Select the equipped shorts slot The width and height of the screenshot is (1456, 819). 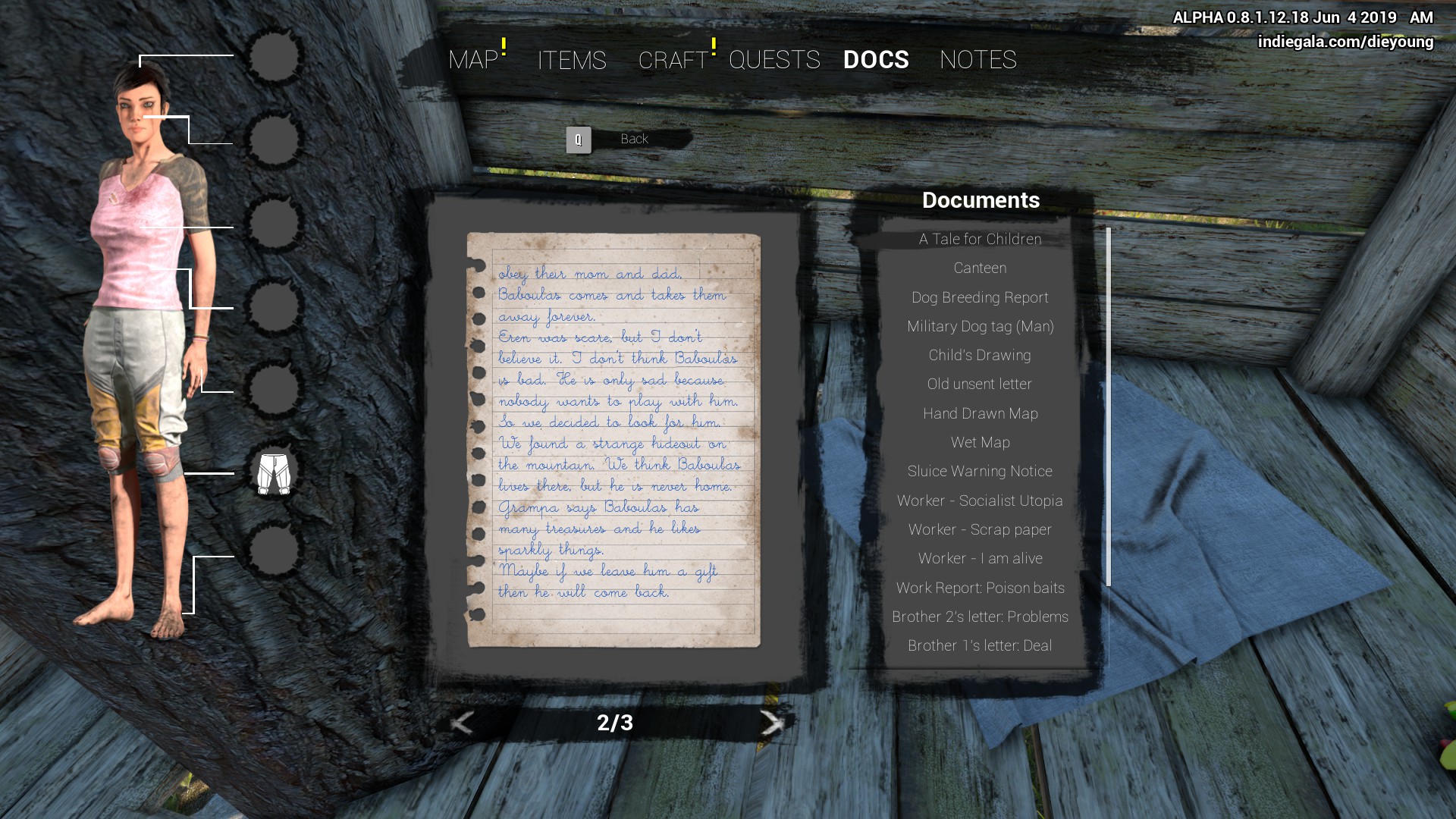pyautogui.click(x=274, y=473)
